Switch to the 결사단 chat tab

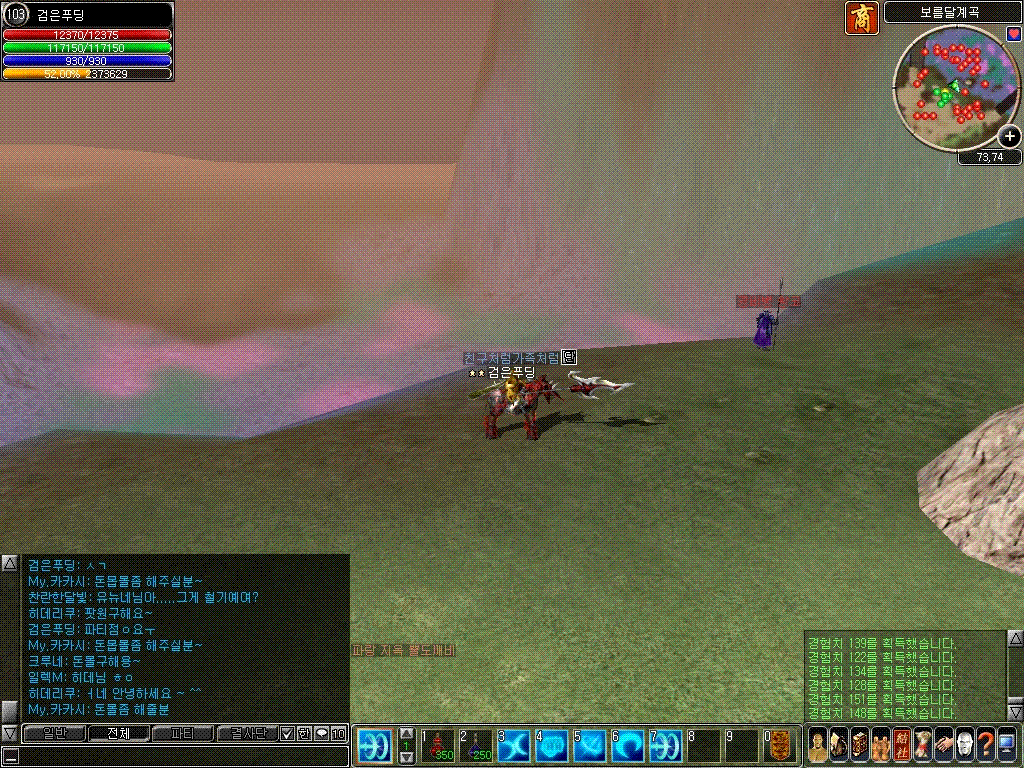[x=246, y=734]
